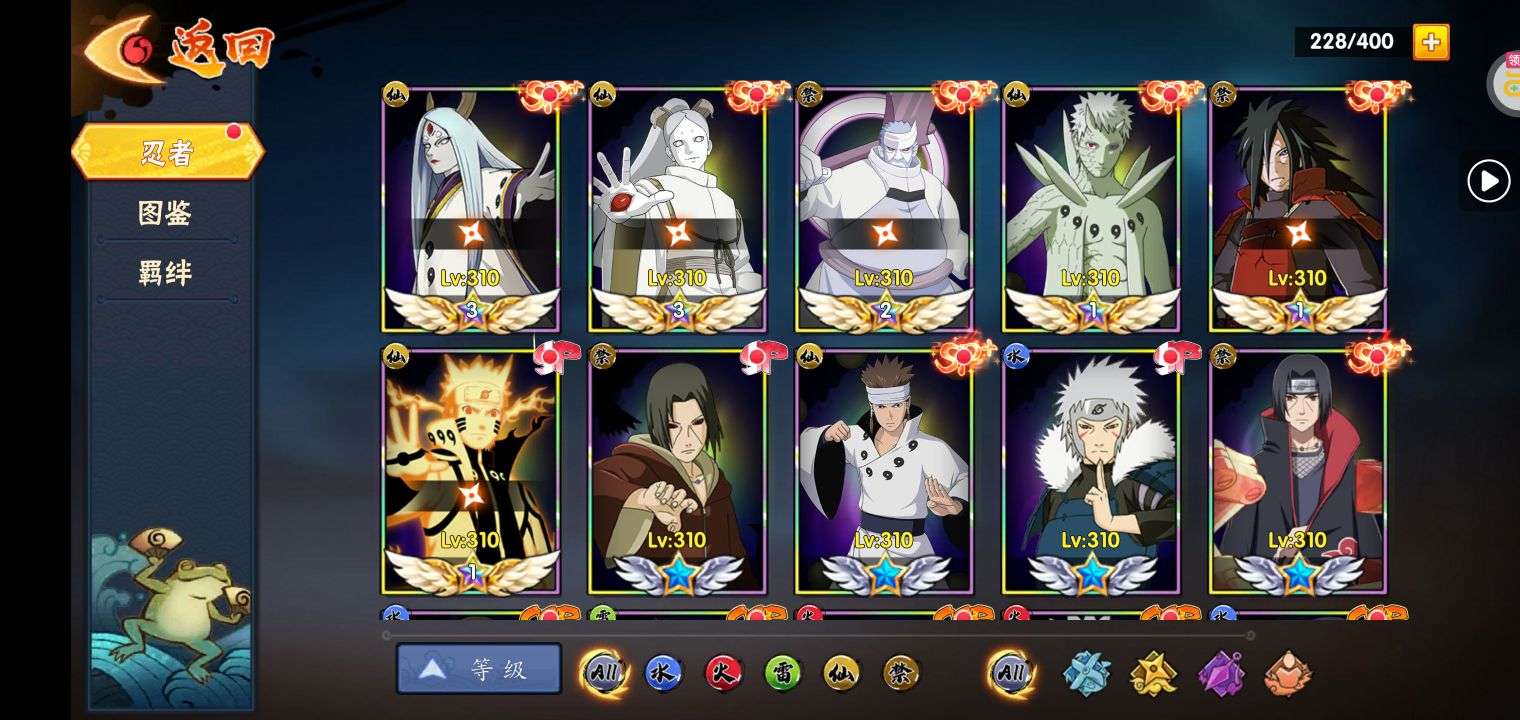Select the Tobirama with fur collar card

pyautogui.click(x=1091, y=470)
